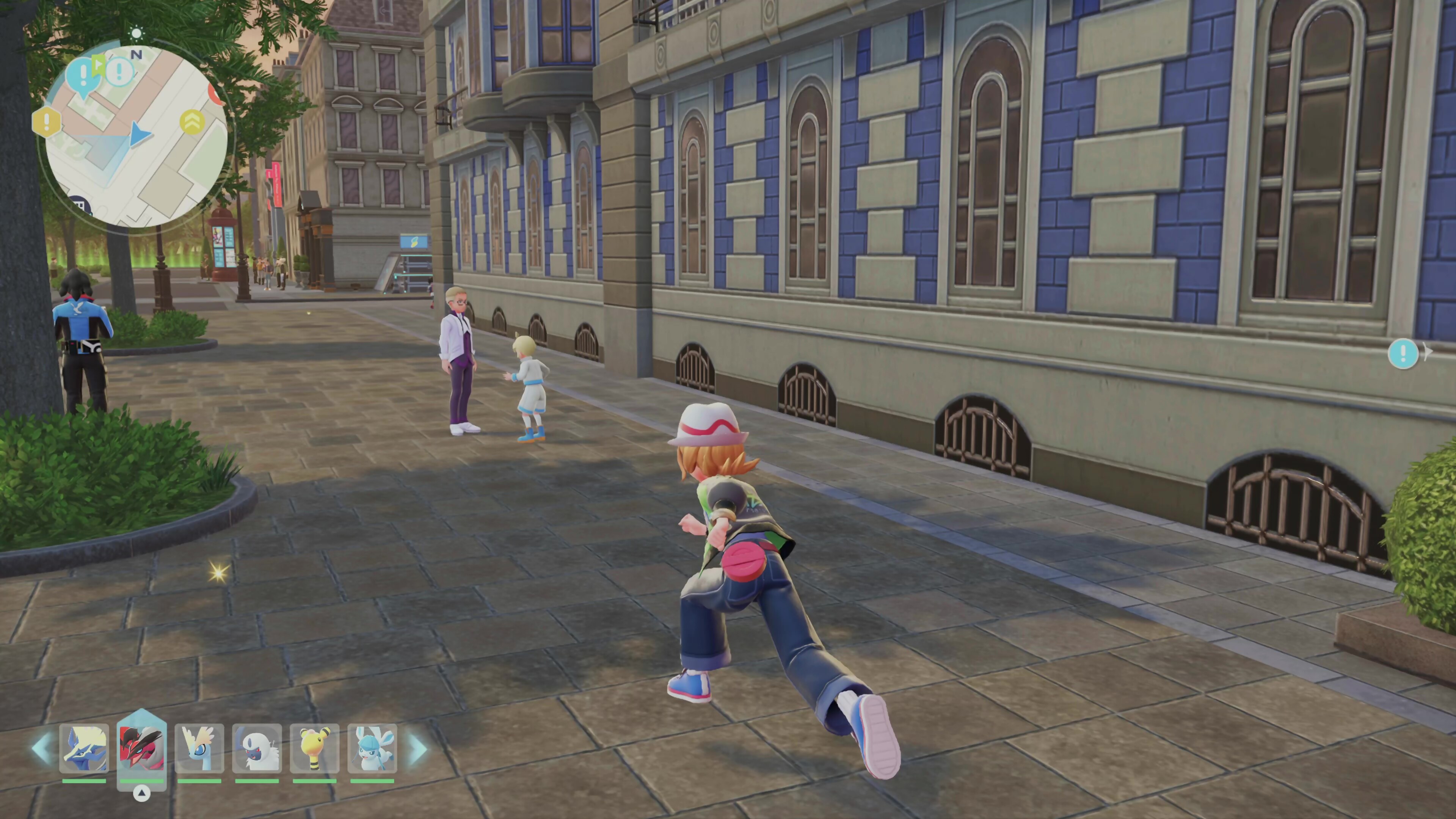The image size is (1456, 819).
Task: Select Yveltal in the party bar
Action: (x=142, y=748)
